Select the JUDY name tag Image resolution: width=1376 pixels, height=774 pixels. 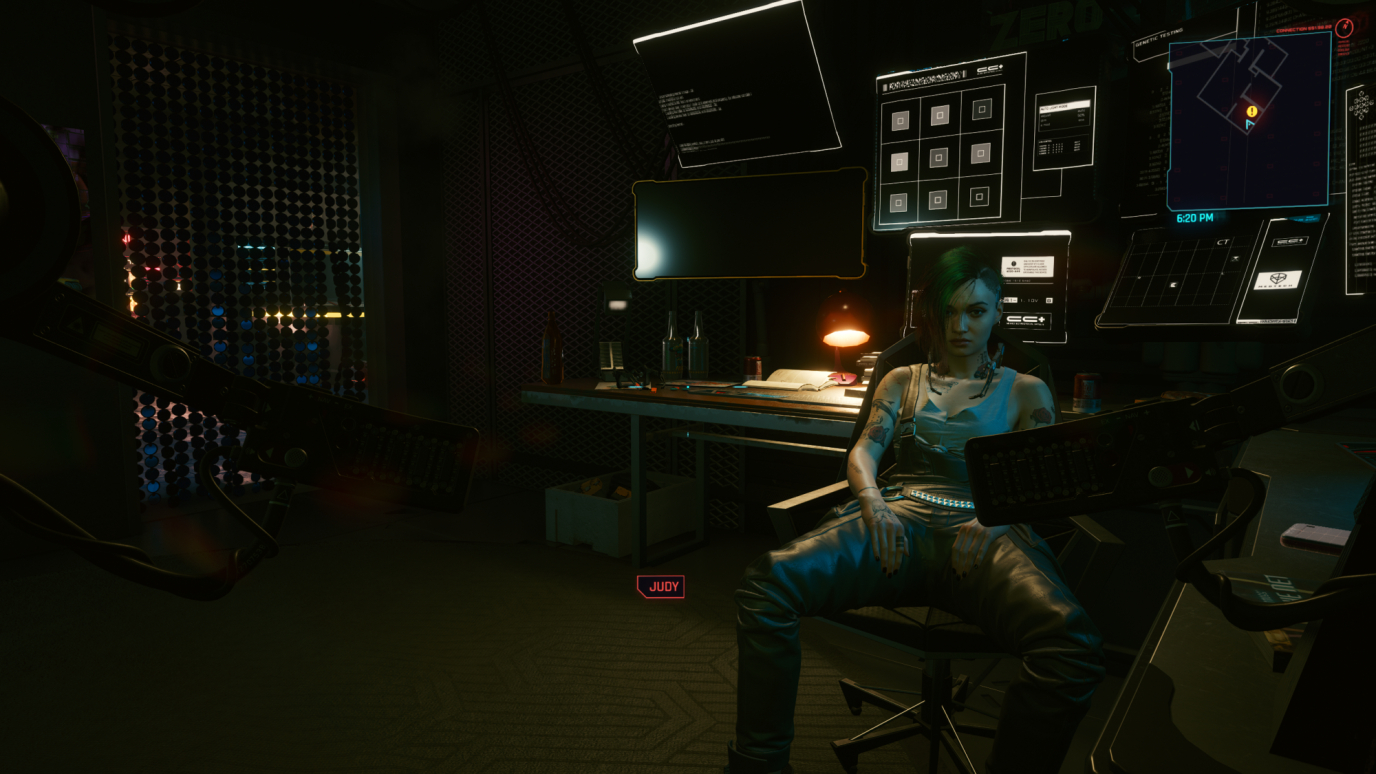pos(661,587)
